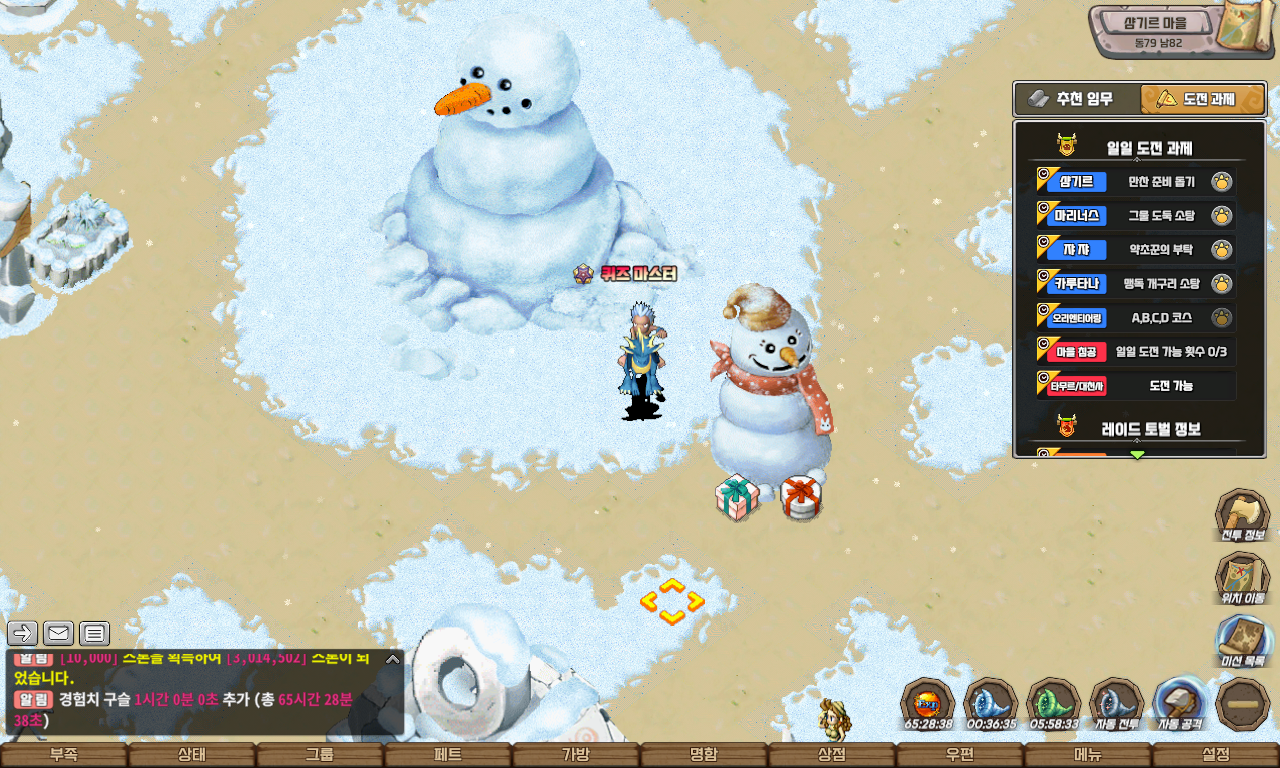Open the 우편 (mail) menu
Image resolution: width=1280 pixels, height=768 pixels.
(x=960, y=755)
